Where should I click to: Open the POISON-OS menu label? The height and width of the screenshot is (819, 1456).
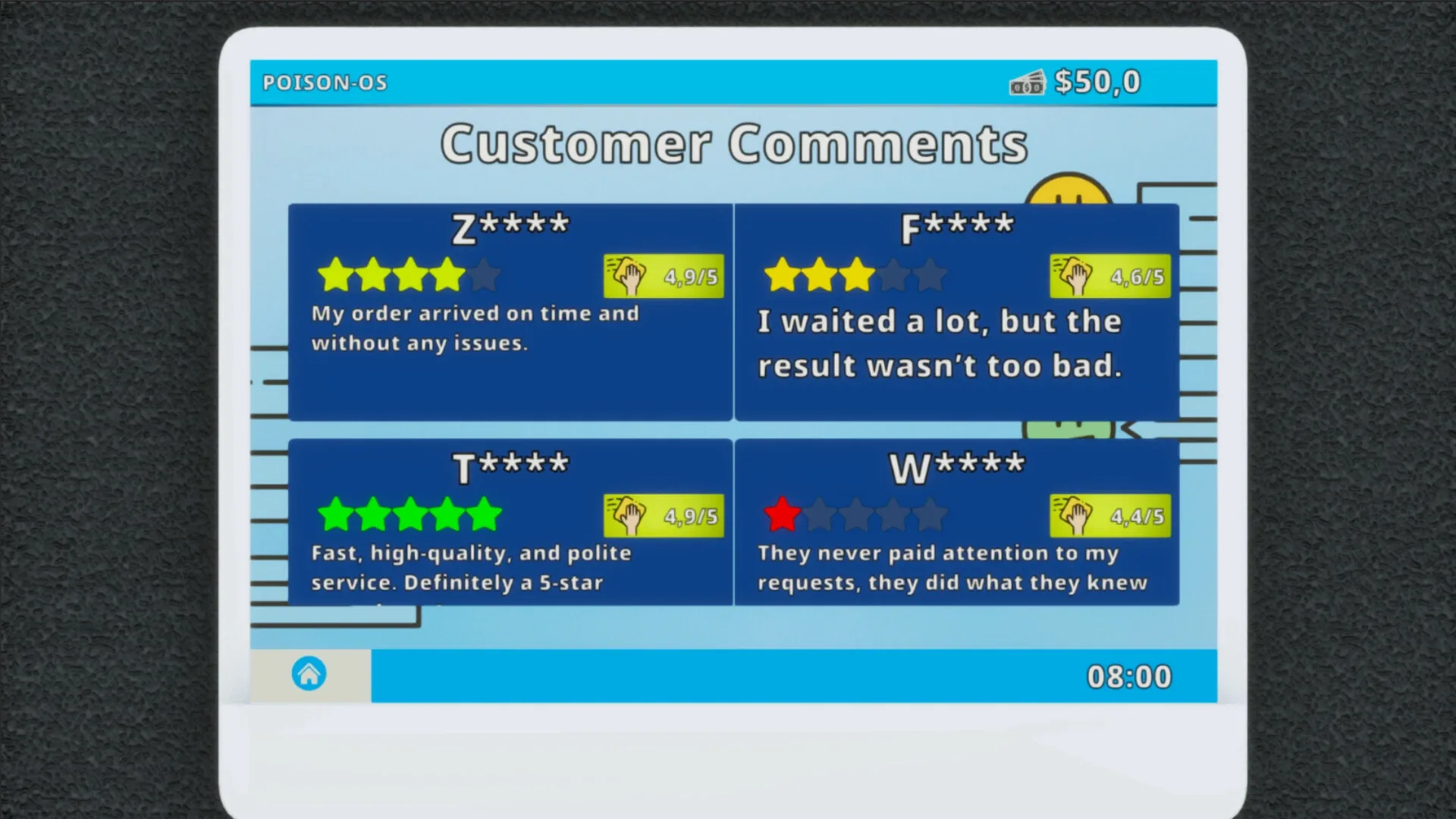tap(325, 82)
